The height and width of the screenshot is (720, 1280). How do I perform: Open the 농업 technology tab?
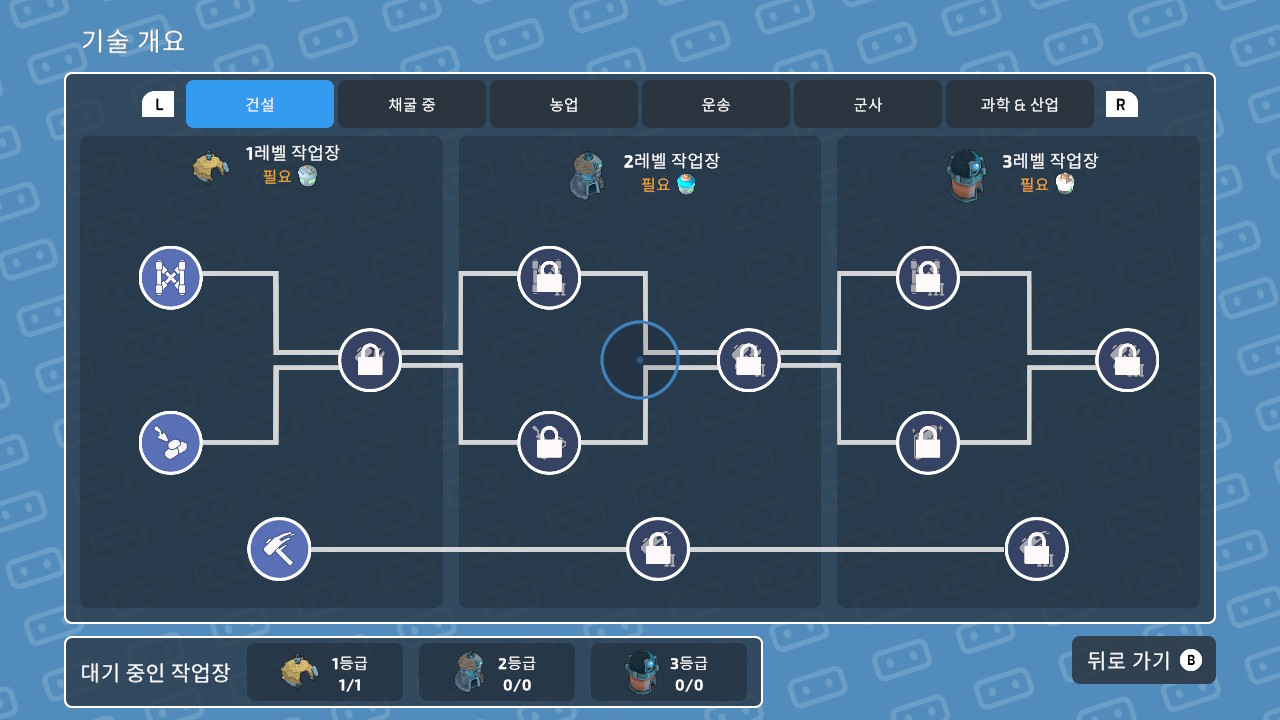click(563, 104)
